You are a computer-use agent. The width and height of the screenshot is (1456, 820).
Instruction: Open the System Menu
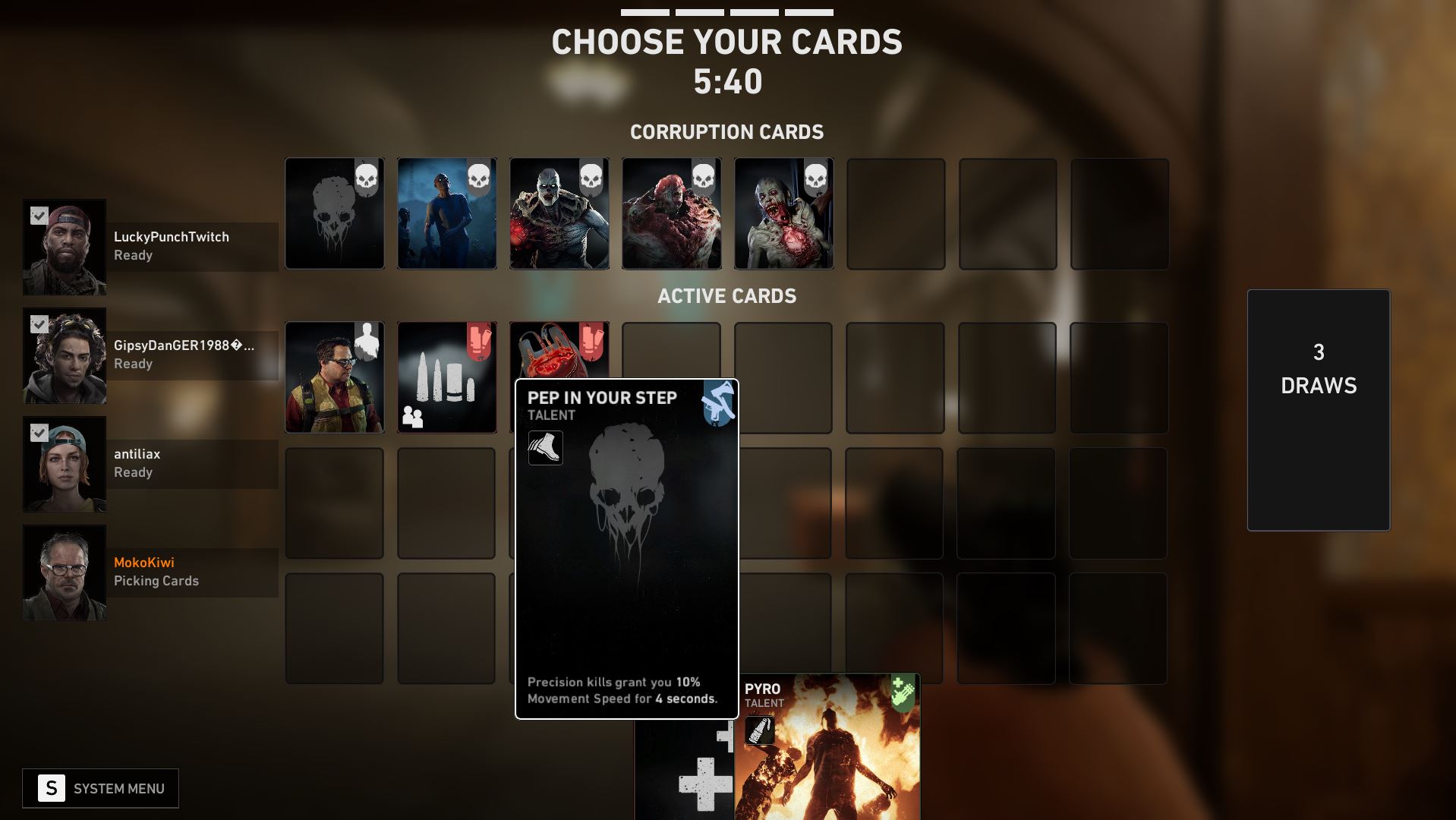point(100,788)
